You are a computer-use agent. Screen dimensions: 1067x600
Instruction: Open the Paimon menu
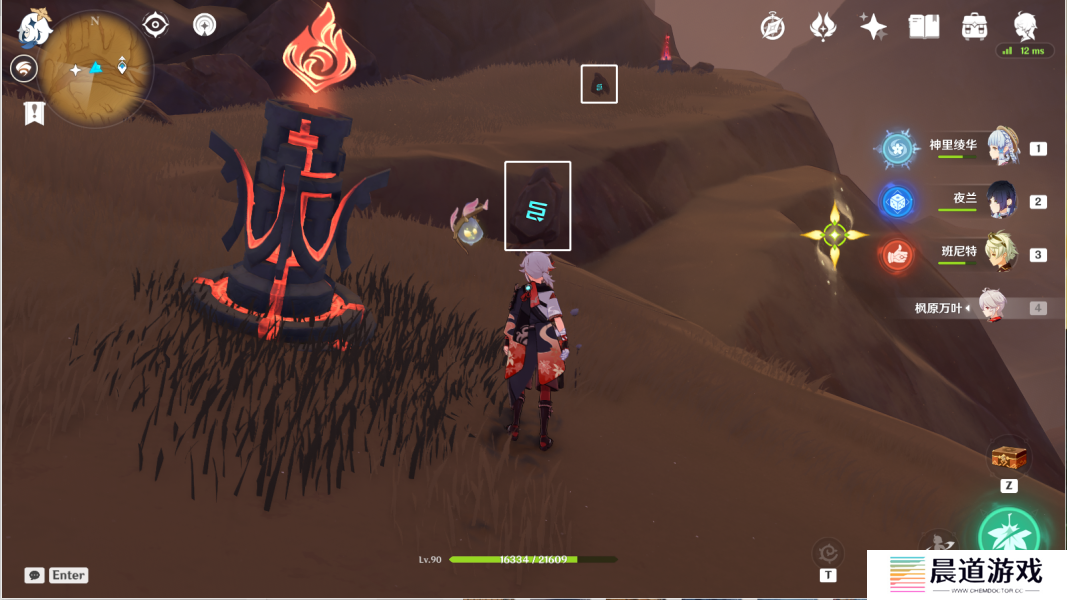(33, 28)
